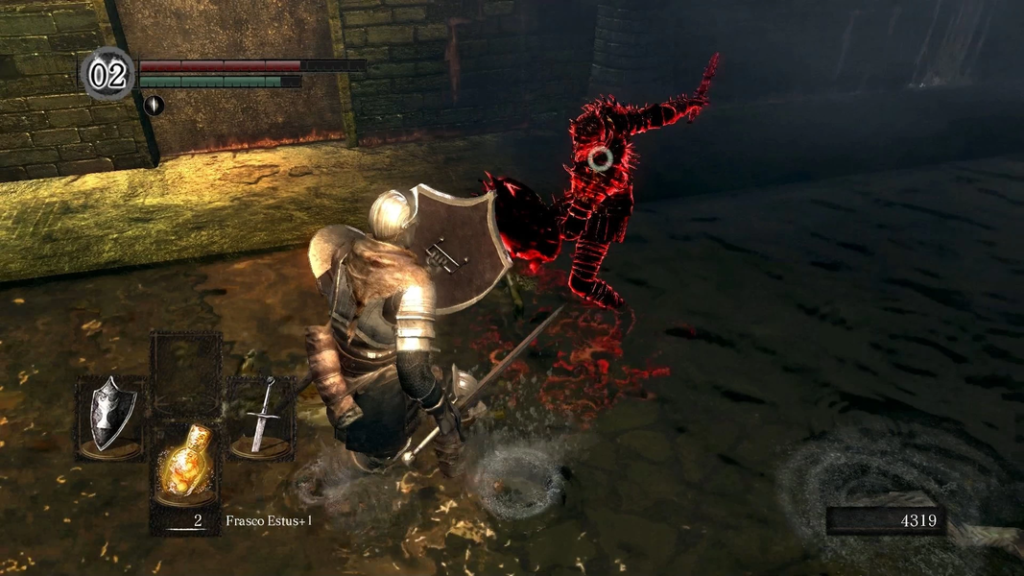1024x576 pixels.
Task: Select the sword weapon slot
Action: tap(260, 419)
